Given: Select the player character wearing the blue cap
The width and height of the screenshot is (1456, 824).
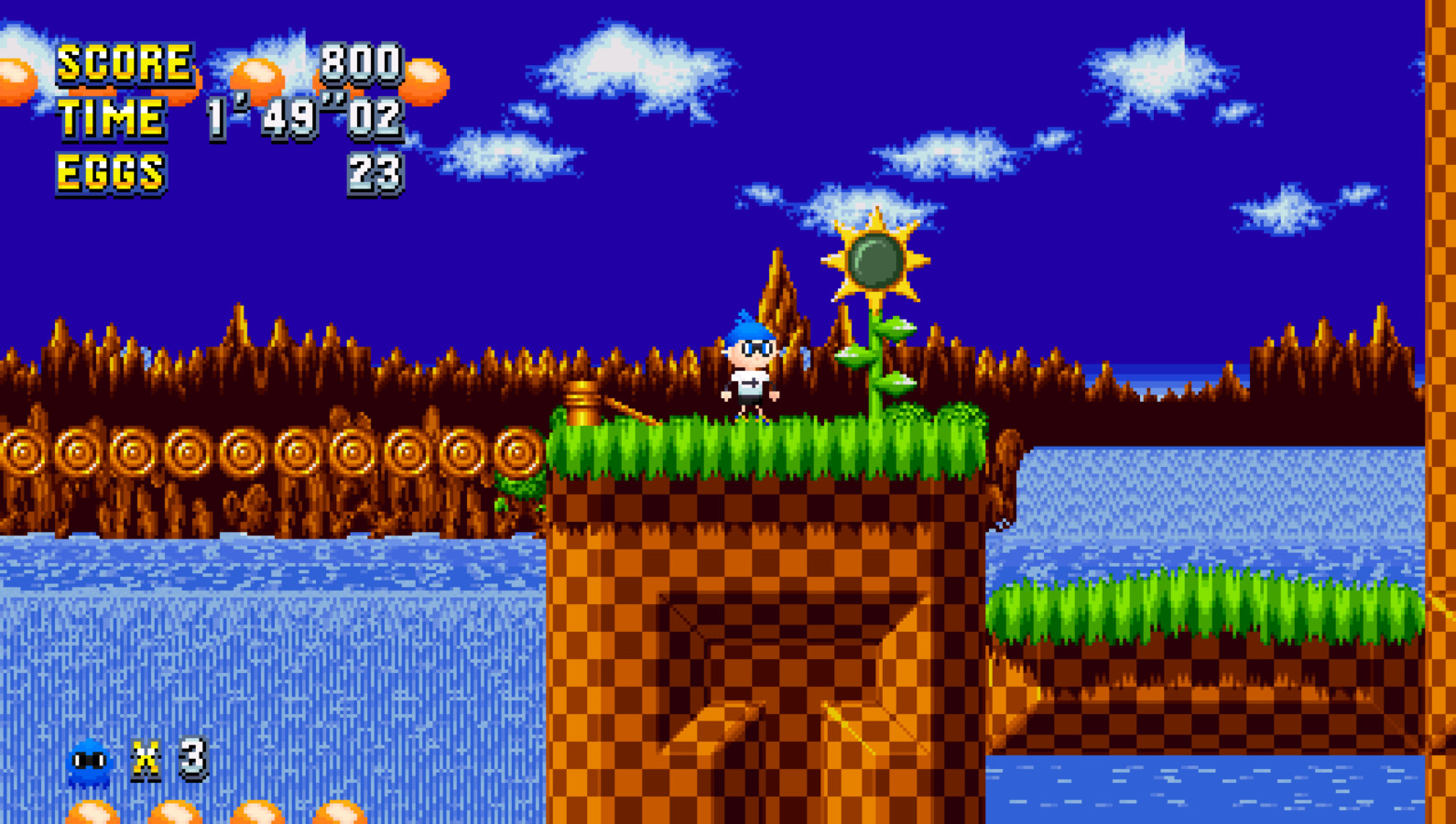Looking at the screenshot, I should (751, 366).
